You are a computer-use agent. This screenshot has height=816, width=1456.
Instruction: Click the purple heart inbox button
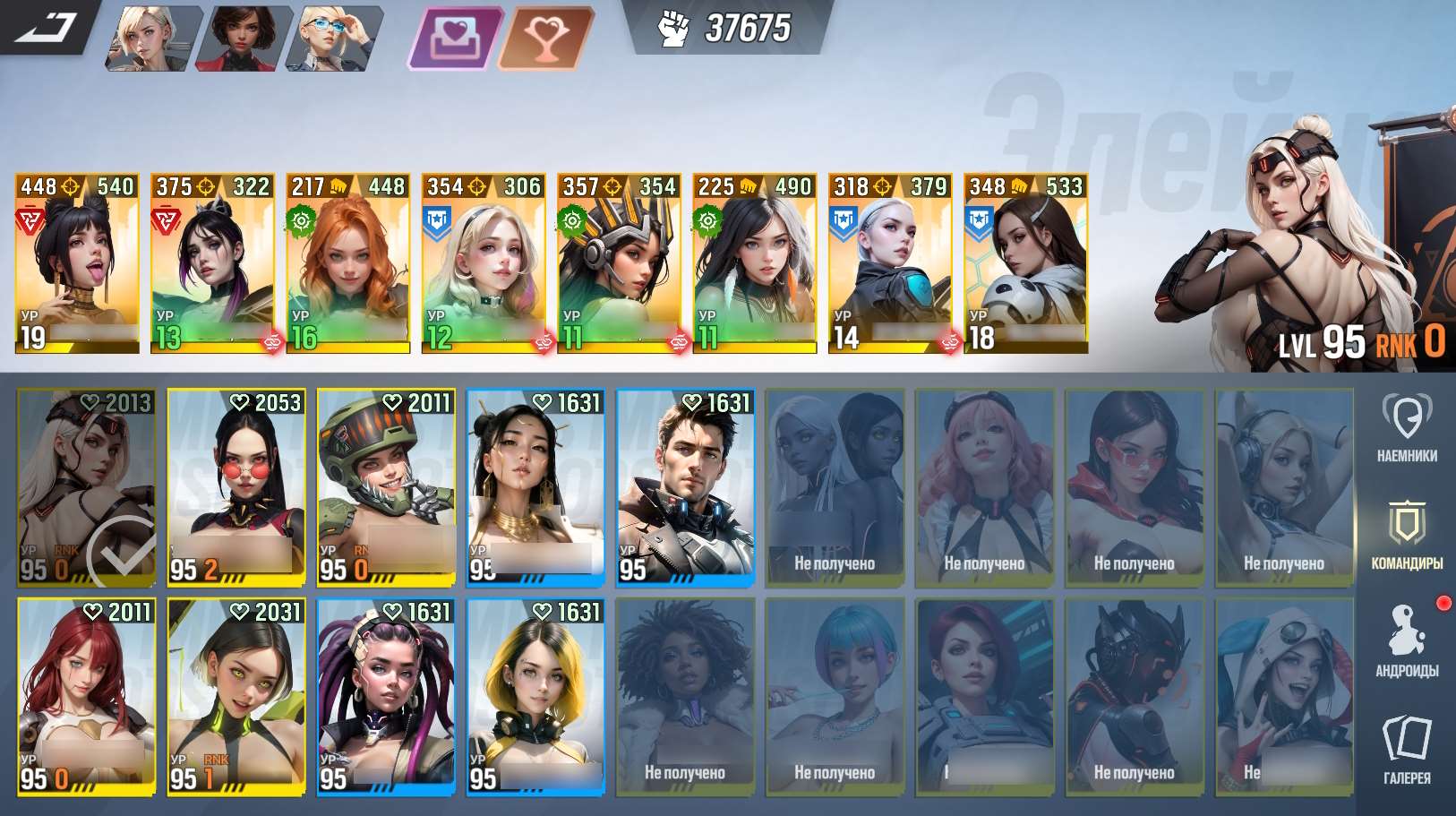click(455, 38)
